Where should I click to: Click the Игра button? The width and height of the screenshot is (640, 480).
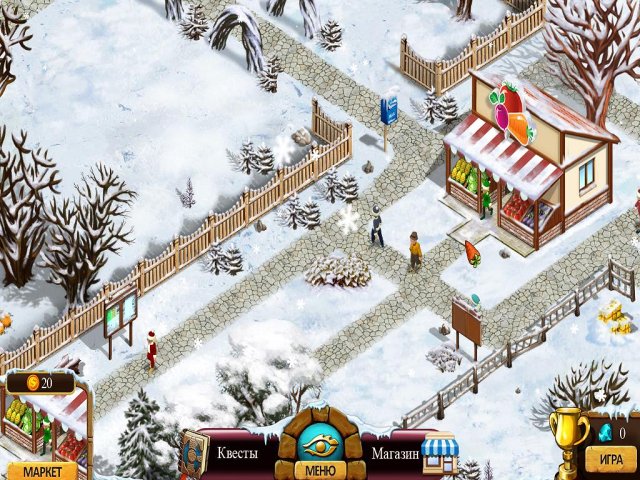tap(606, 462)
